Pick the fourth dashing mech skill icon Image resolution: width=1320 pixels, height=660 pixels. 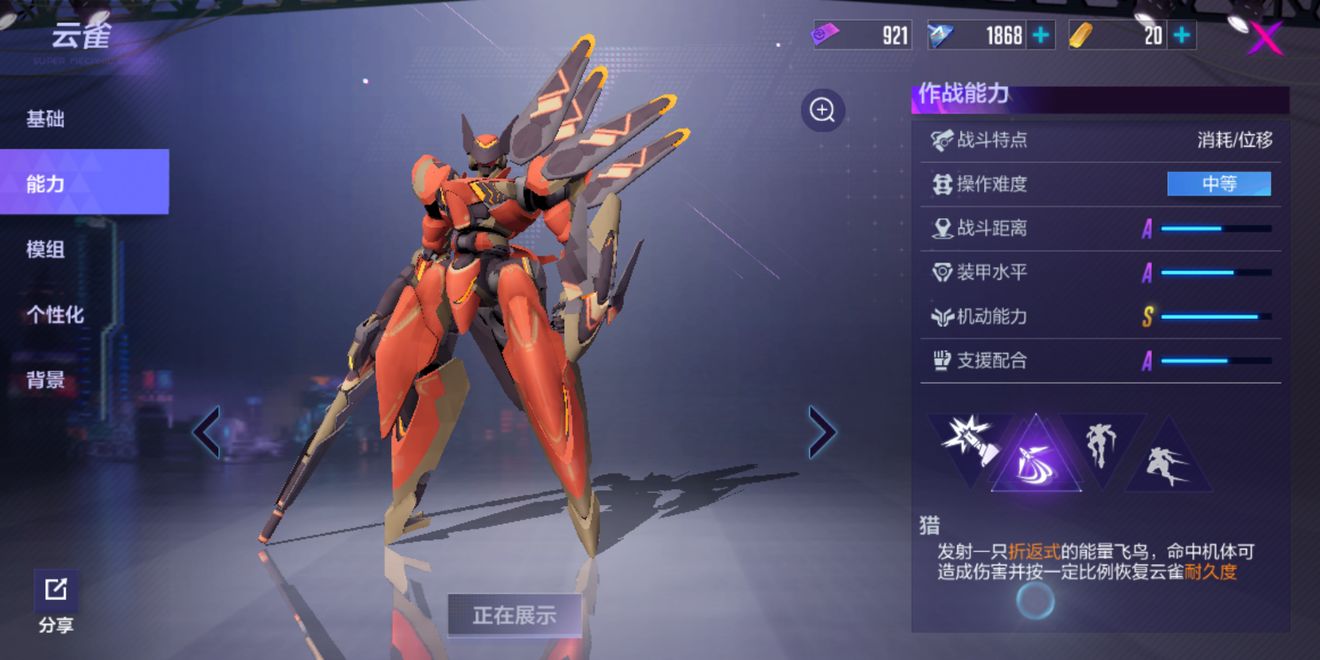[1168, 463]
